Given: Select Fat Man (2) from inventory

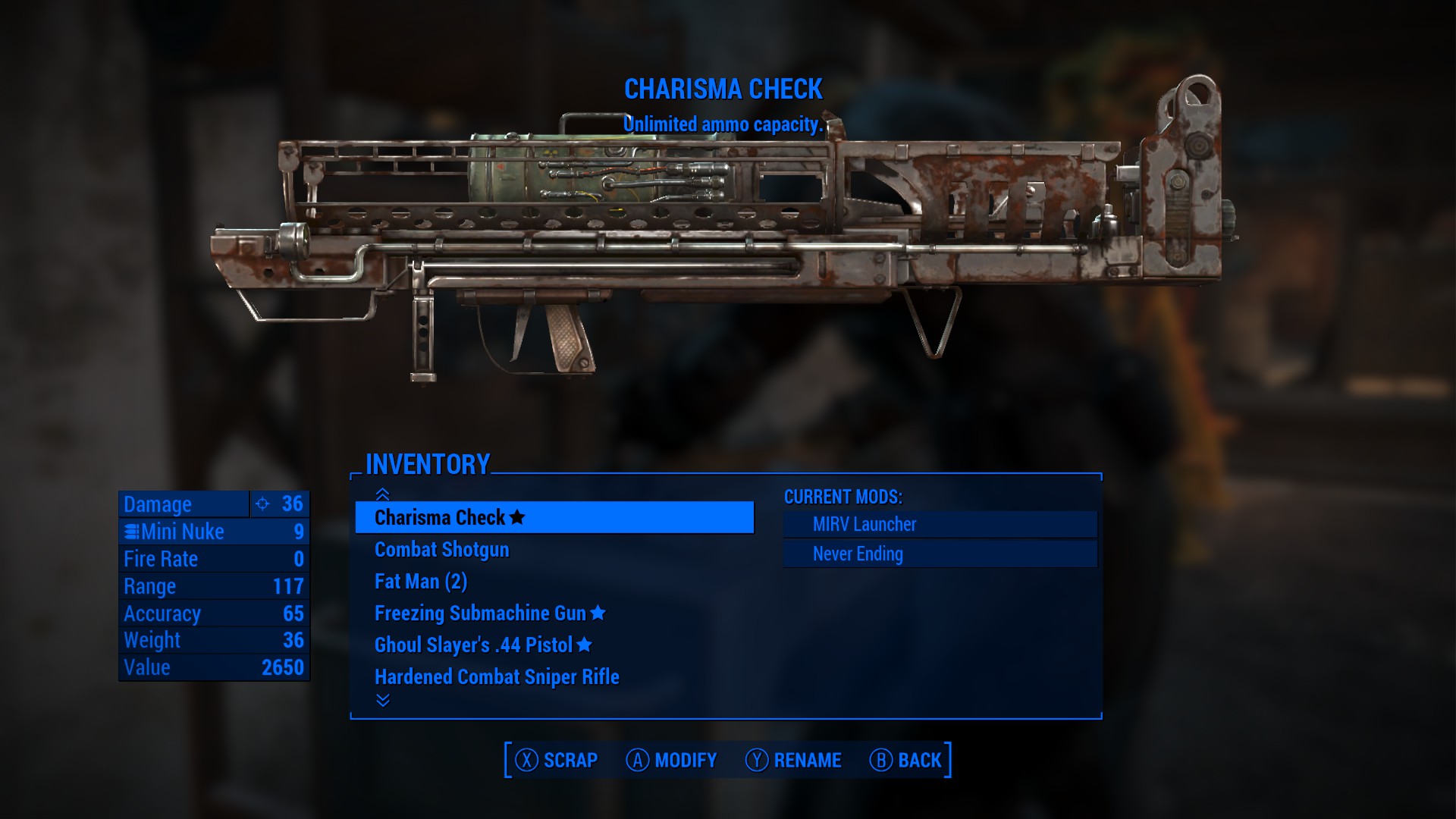Looking at the screenshot, I should [421, 582].
